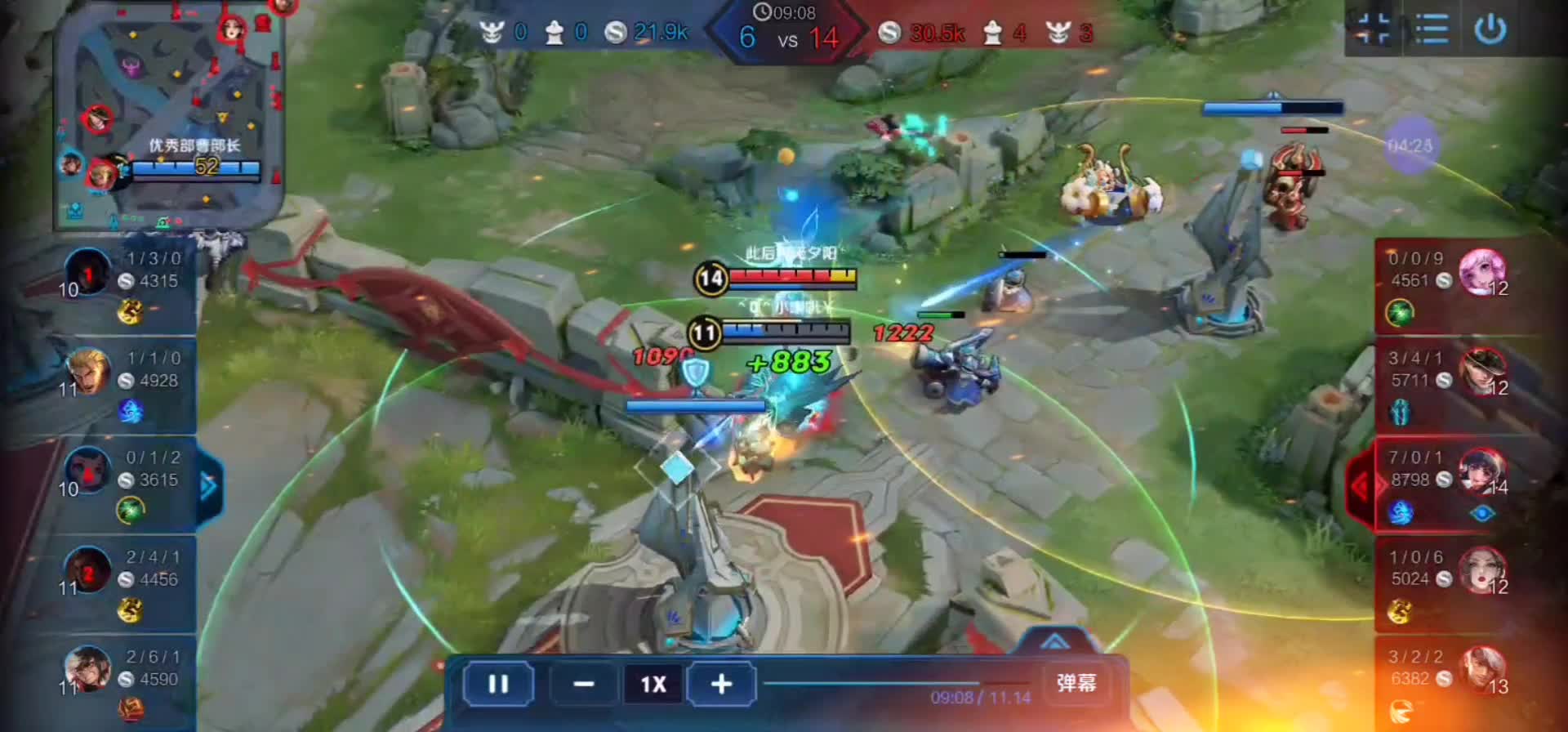Select the pink-haired red hero with 0/0/9
Screen dimensions: 1568x732
point(1481,271)
